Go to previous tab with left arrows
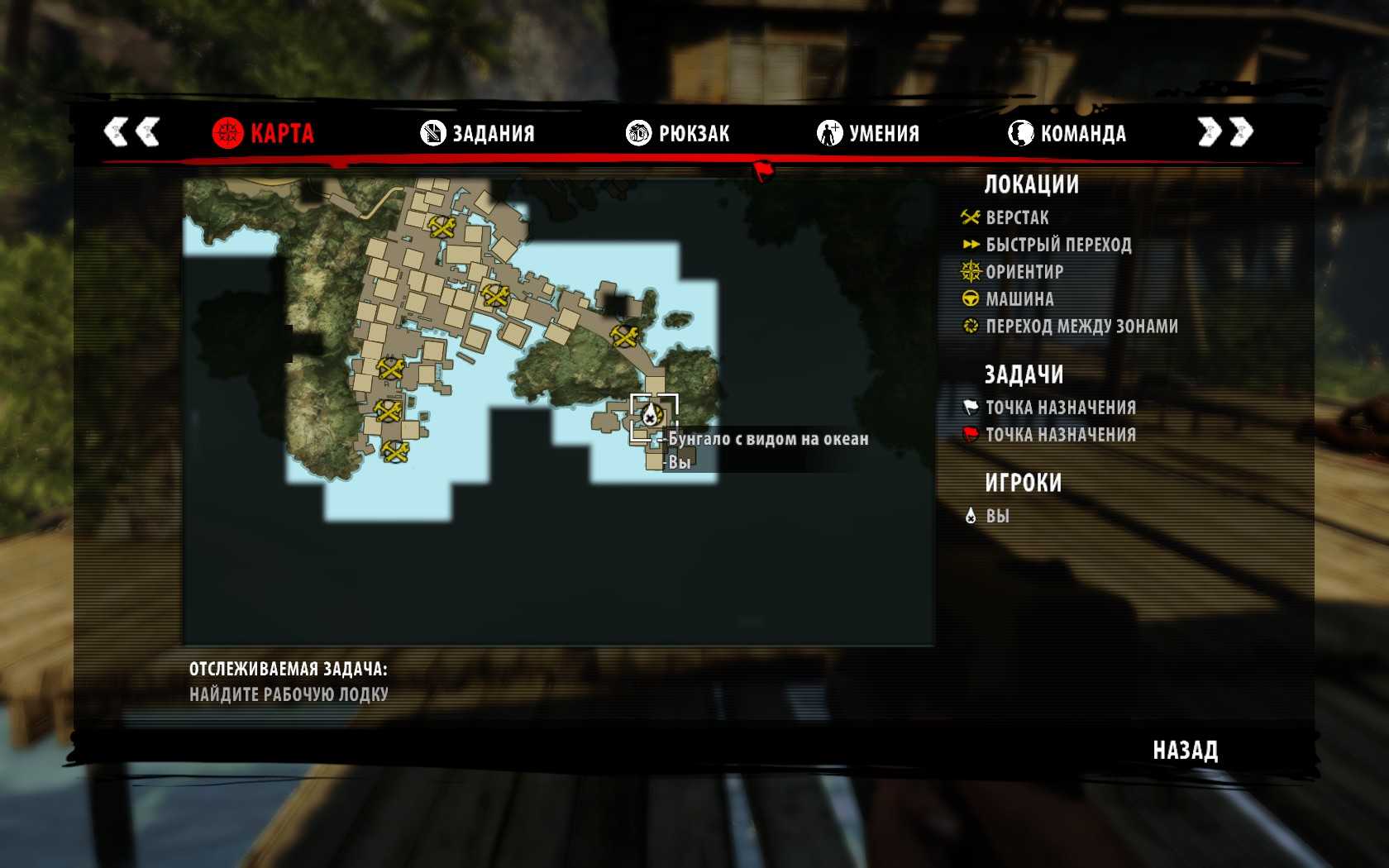Image resolution: width=1389 pixels, height=868 pixels. (x=131, y=131)
